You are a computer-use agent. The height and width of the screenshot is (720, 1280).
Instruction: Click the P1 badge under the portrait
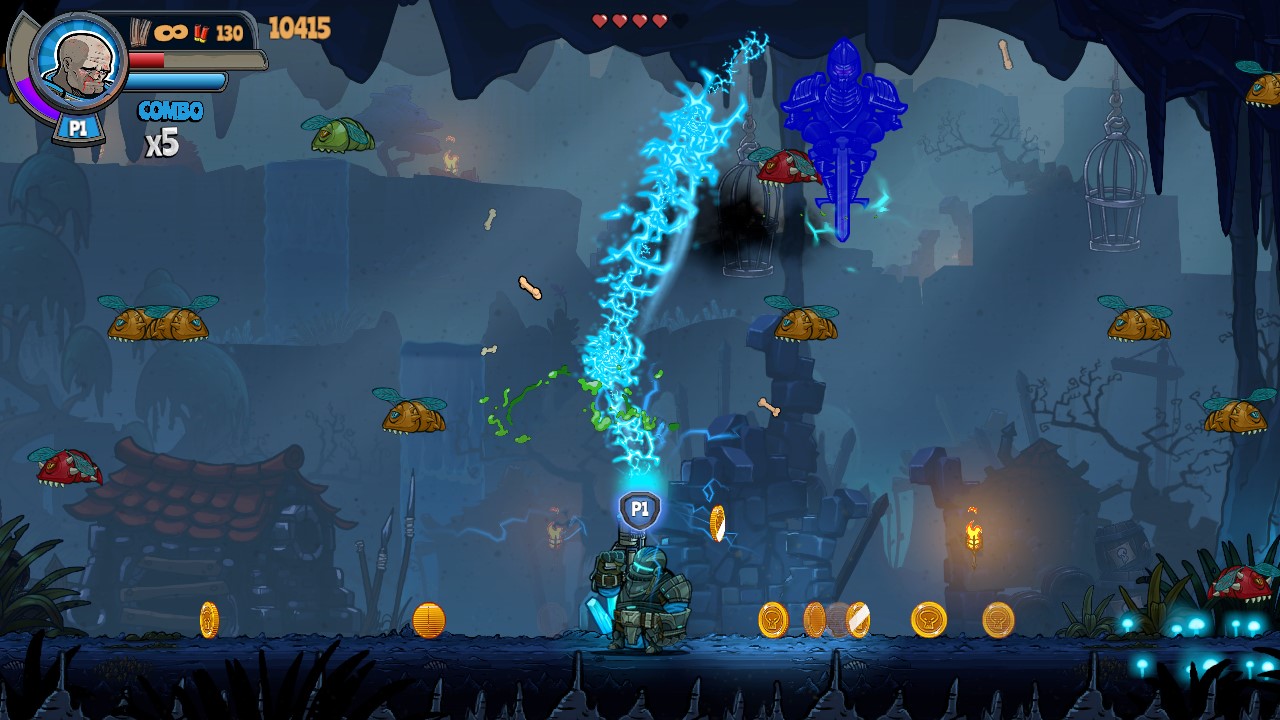point(80,127)
